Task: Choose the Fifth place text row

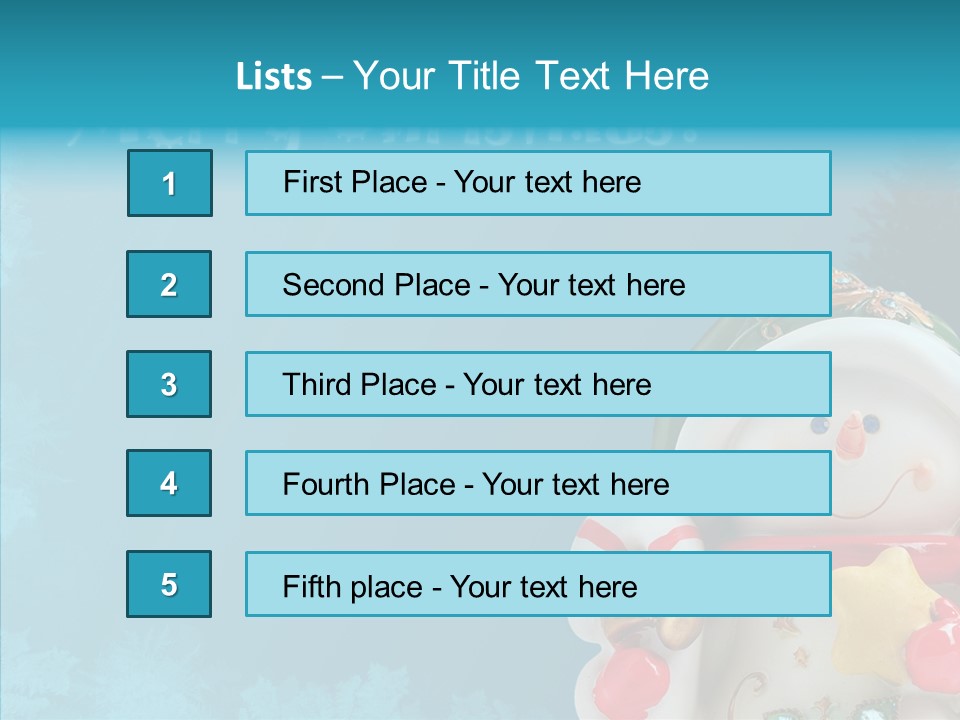Action: [538, 584]
